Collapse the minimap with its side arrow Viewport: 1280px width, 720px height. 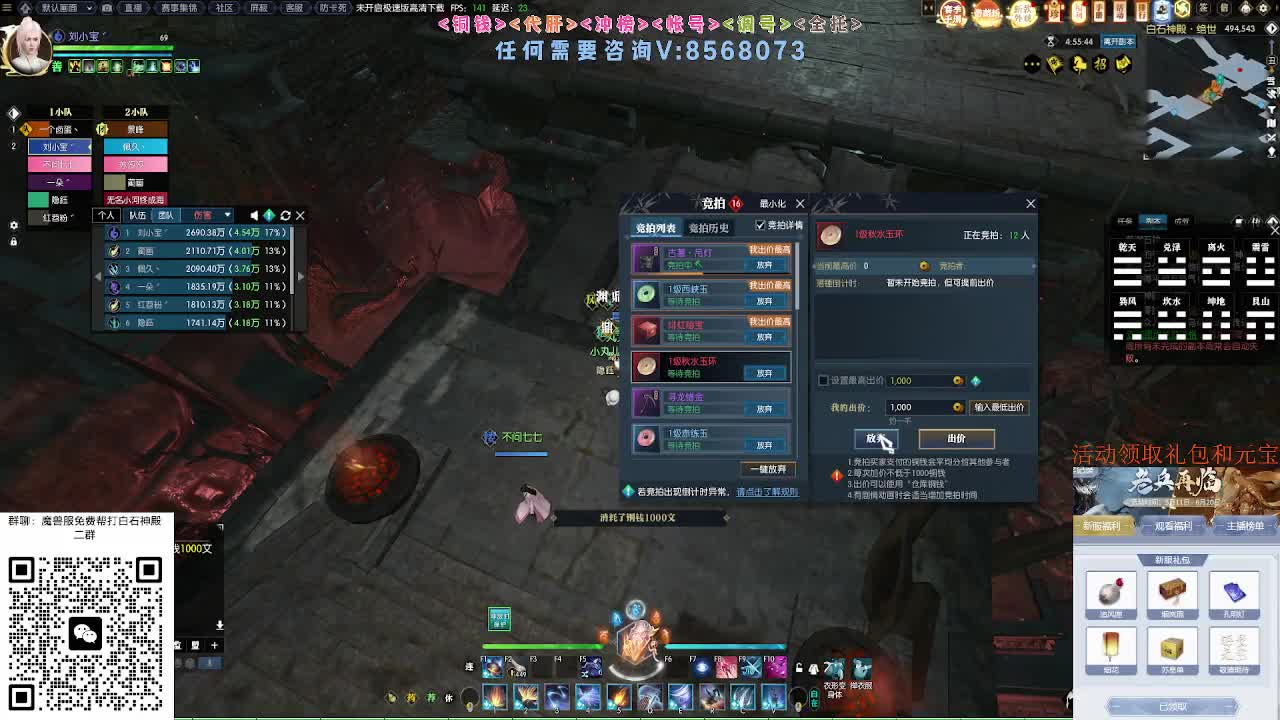click(1272, 28)
